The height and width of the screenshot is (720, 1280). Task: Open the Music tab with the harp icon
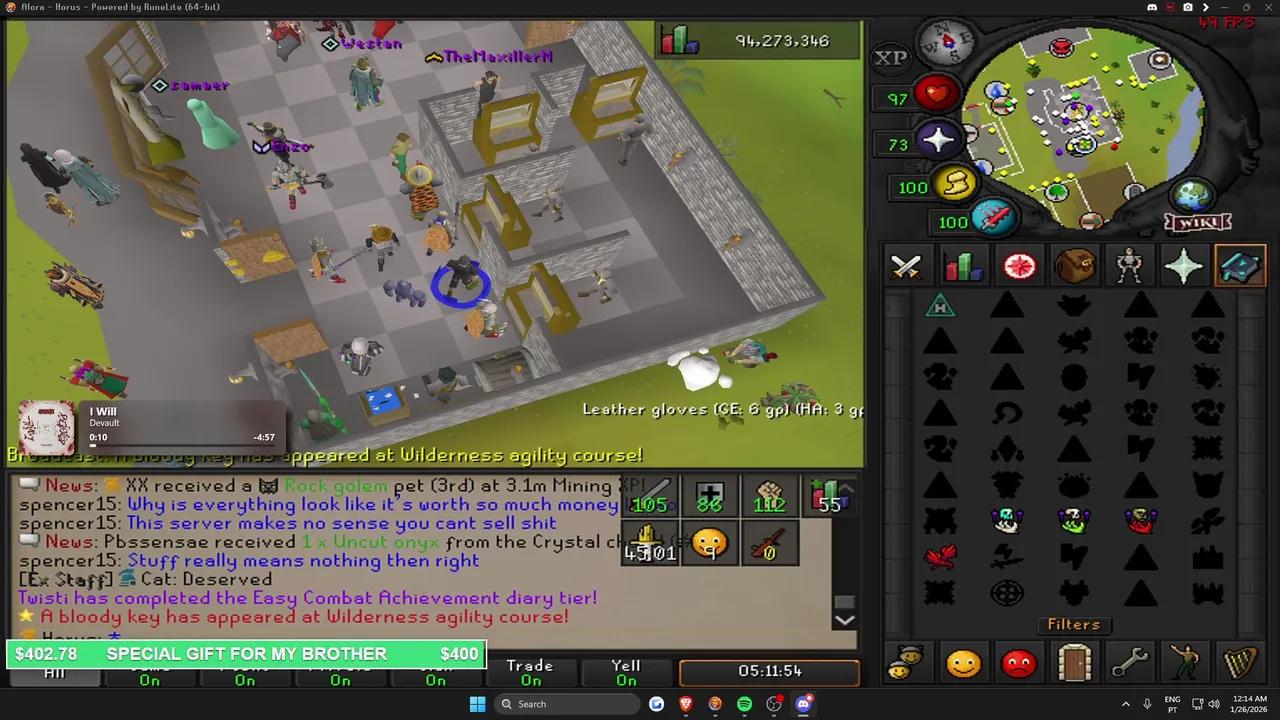pyautogui.click(x=1240, y=663)
